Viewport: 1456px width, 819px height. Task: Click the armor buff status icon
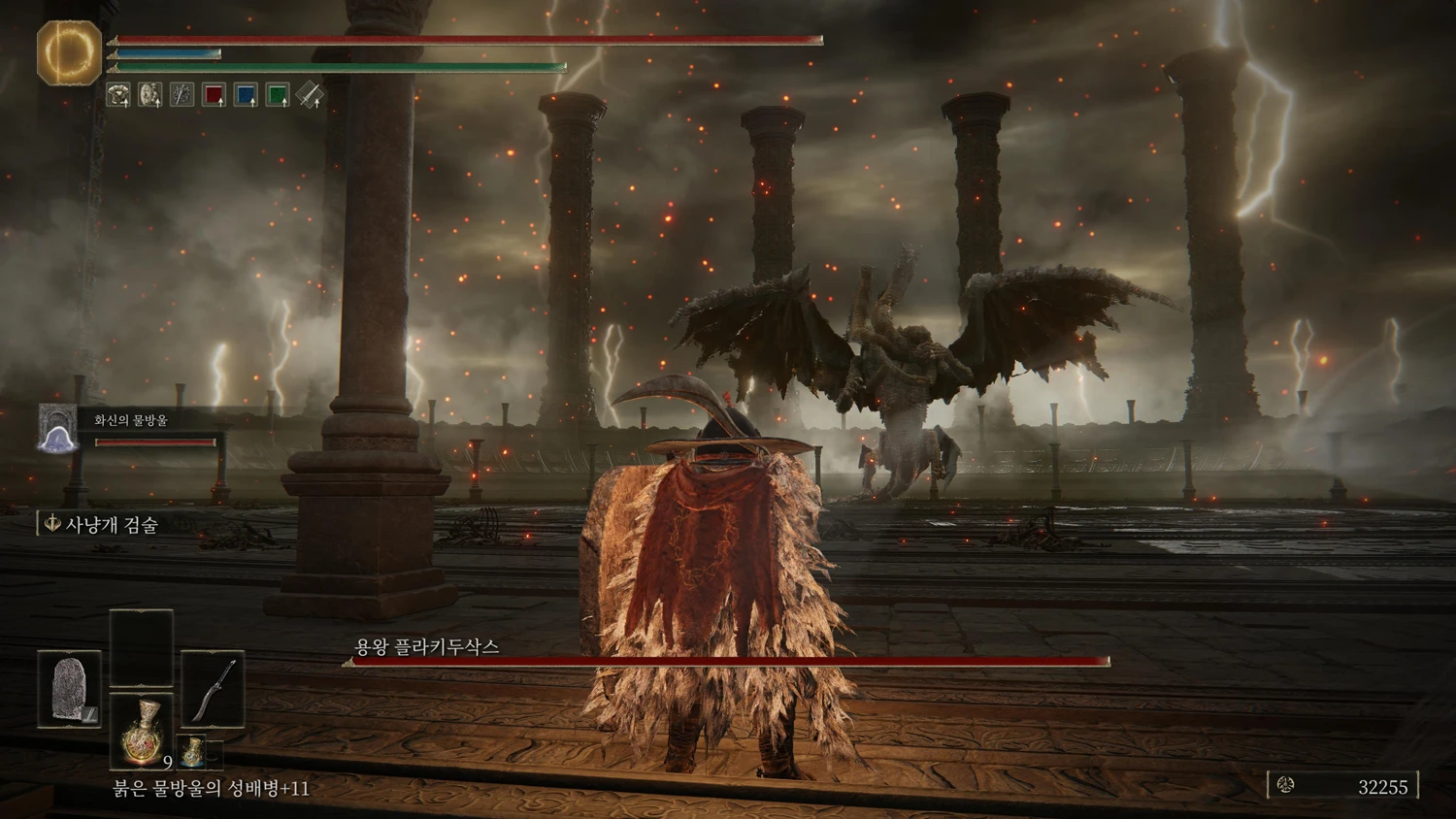click(118, 95)
